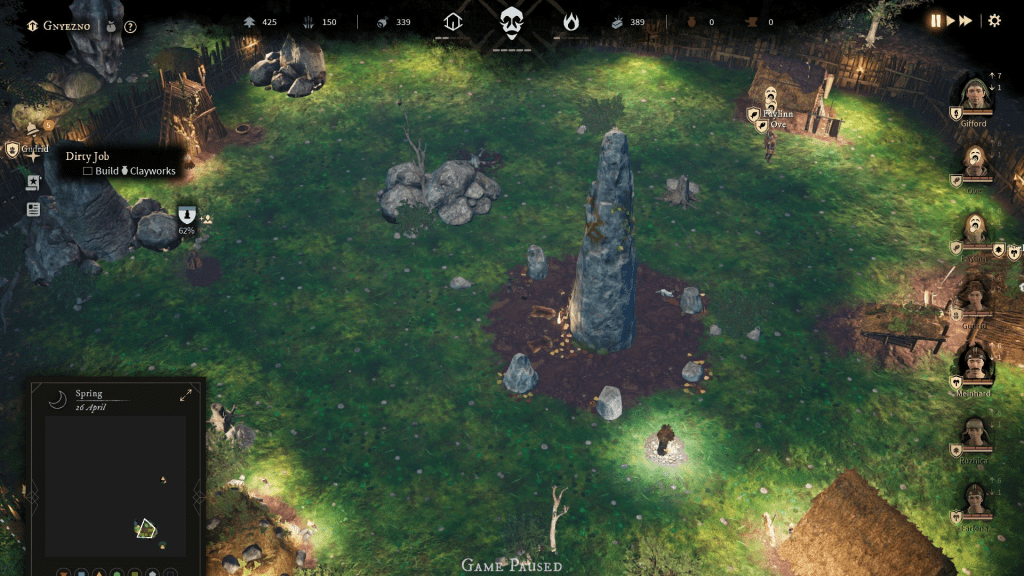Switch to fast-forward speed

[966, 21]
